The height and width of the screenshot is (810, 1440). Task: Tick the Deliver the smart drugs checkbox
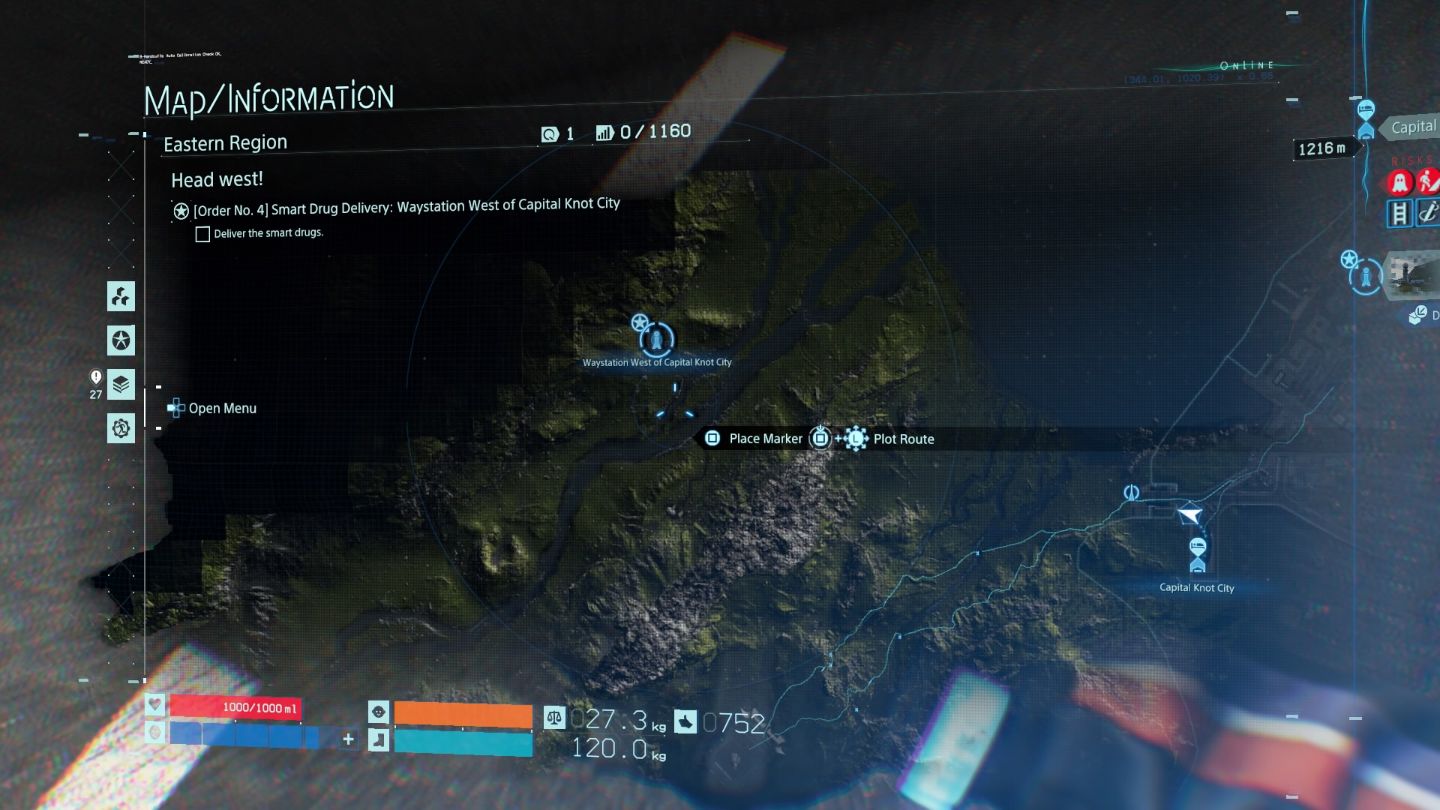pos(203,234)
